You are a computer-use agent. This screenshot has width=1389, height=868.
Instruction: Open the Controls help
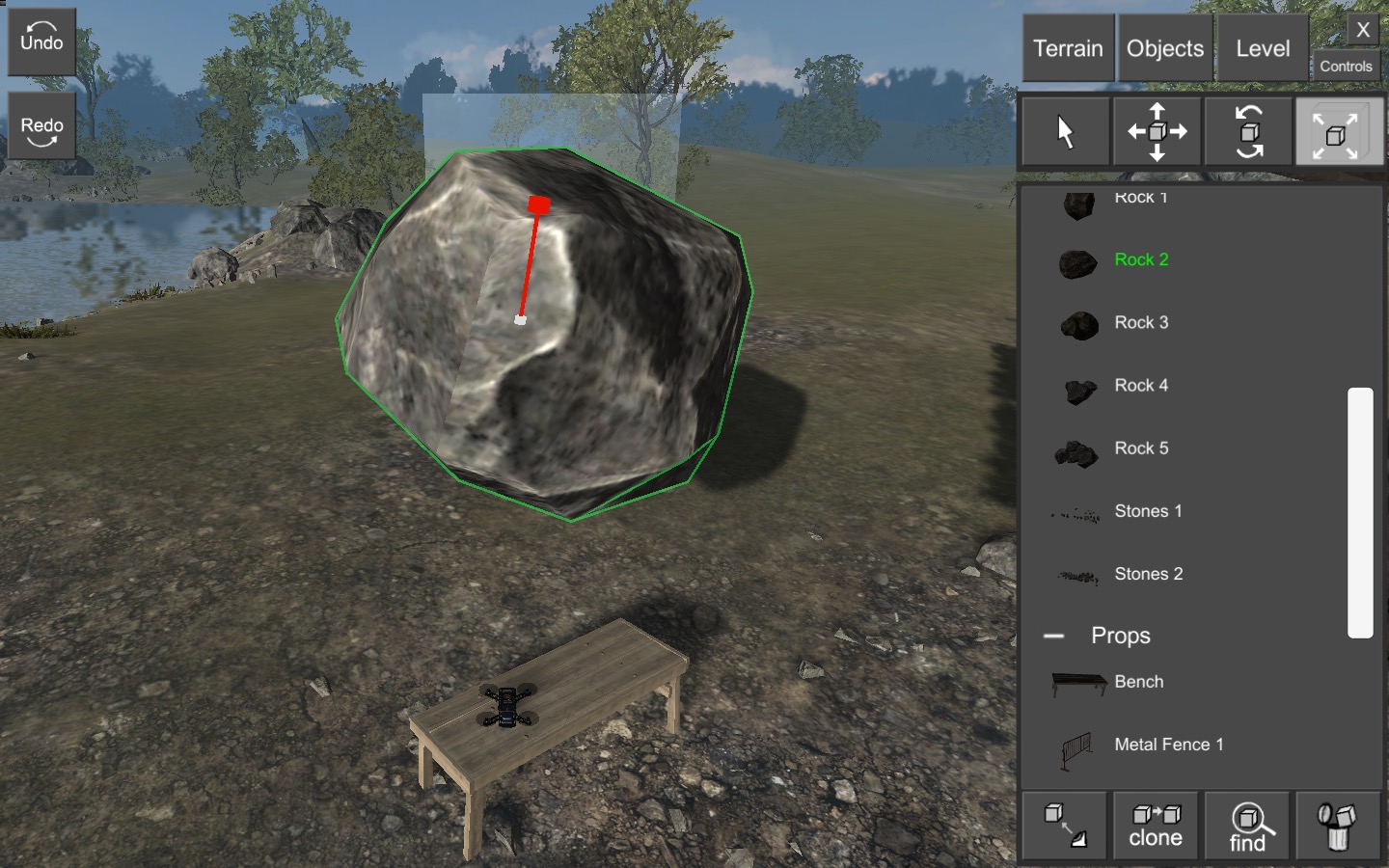pos(1346,67)
